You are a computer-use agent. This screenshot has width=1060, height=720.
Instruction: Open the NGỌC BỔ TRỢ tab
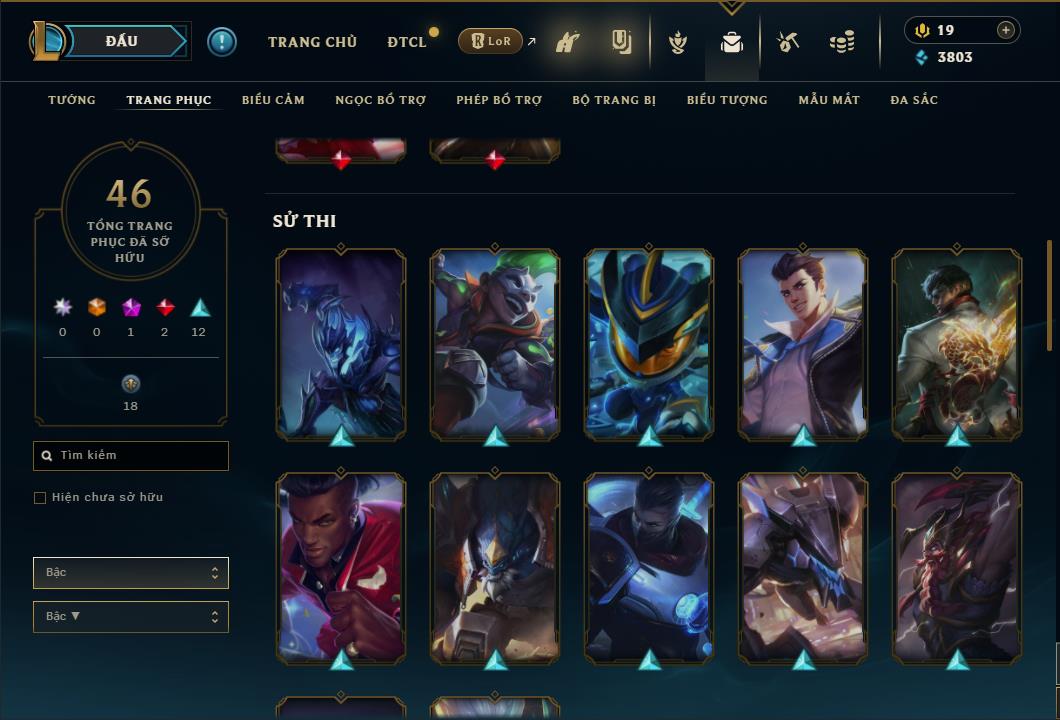pyautogui.click(x=380, y=100)
